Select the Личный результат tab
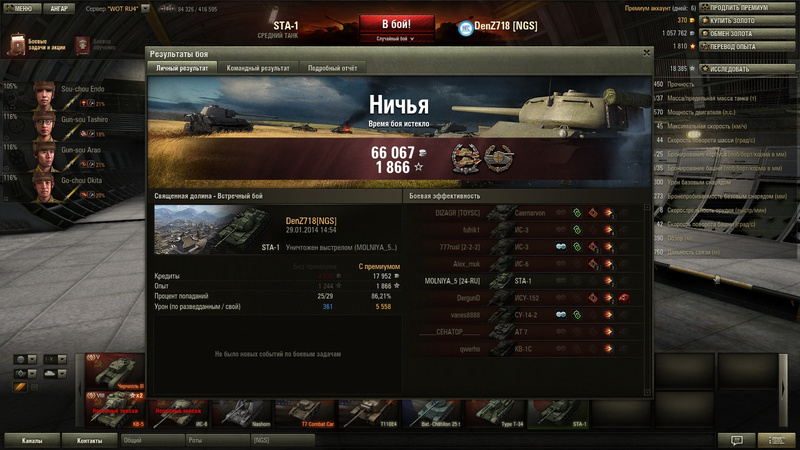The height and width of the screenshot is (450, 800). pos(182,68)
